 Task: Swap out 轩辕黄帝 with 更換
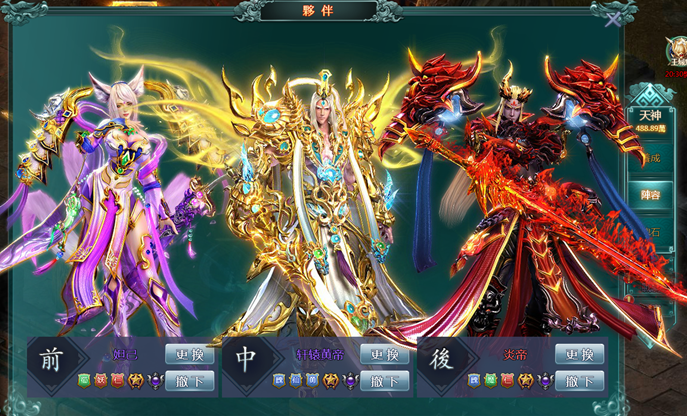[x=384, y=355]
